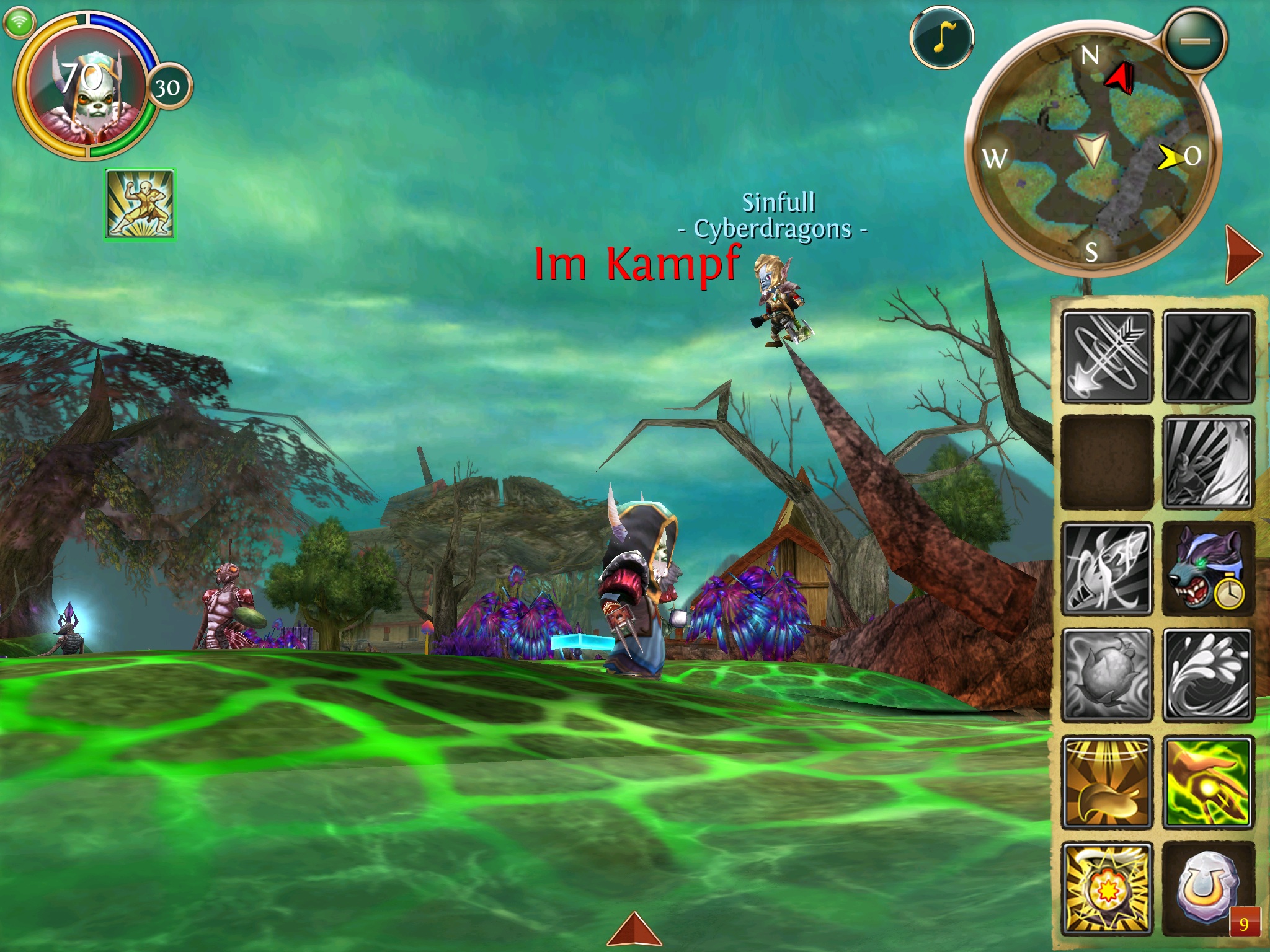Use the horseshoe stone item slot
The width and height of the screenshot is (1270, 952).
coord(1208,889)
